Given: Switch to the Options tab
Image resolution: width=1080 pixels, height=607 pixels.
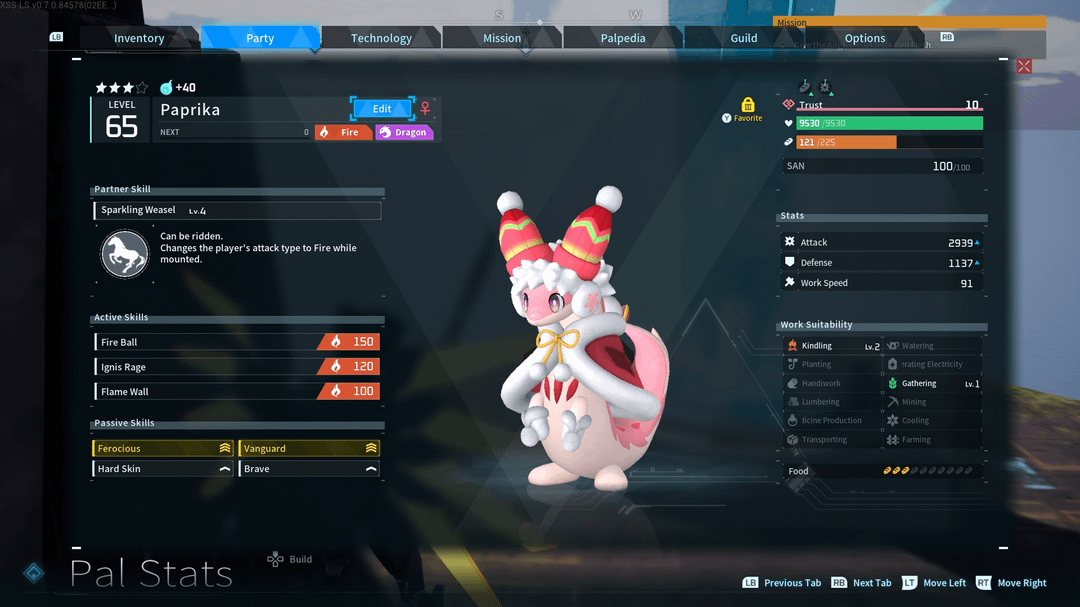Looking at the screenshot, I should click(865, 38).
